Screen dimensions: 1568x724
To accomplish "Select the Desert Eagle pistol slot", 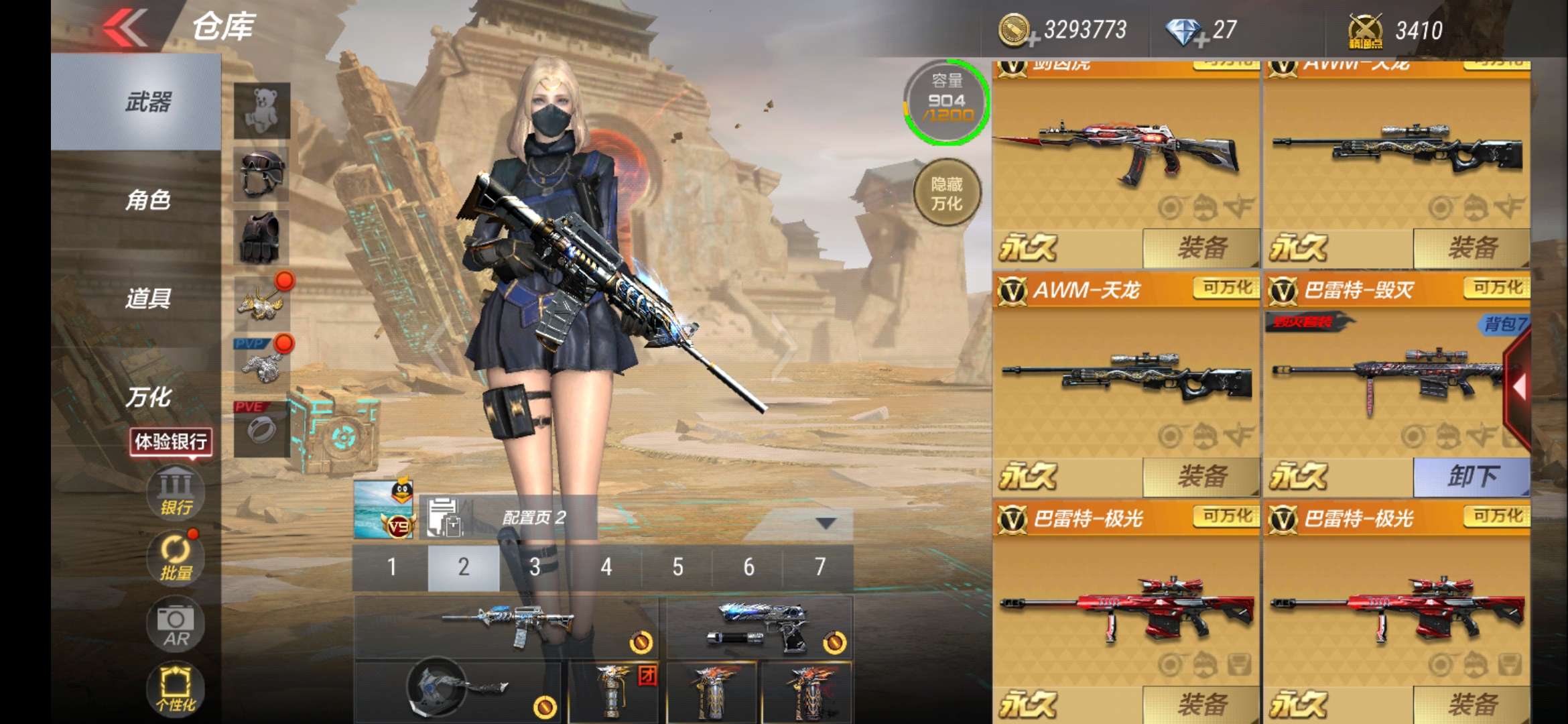I will coord(759,627).
